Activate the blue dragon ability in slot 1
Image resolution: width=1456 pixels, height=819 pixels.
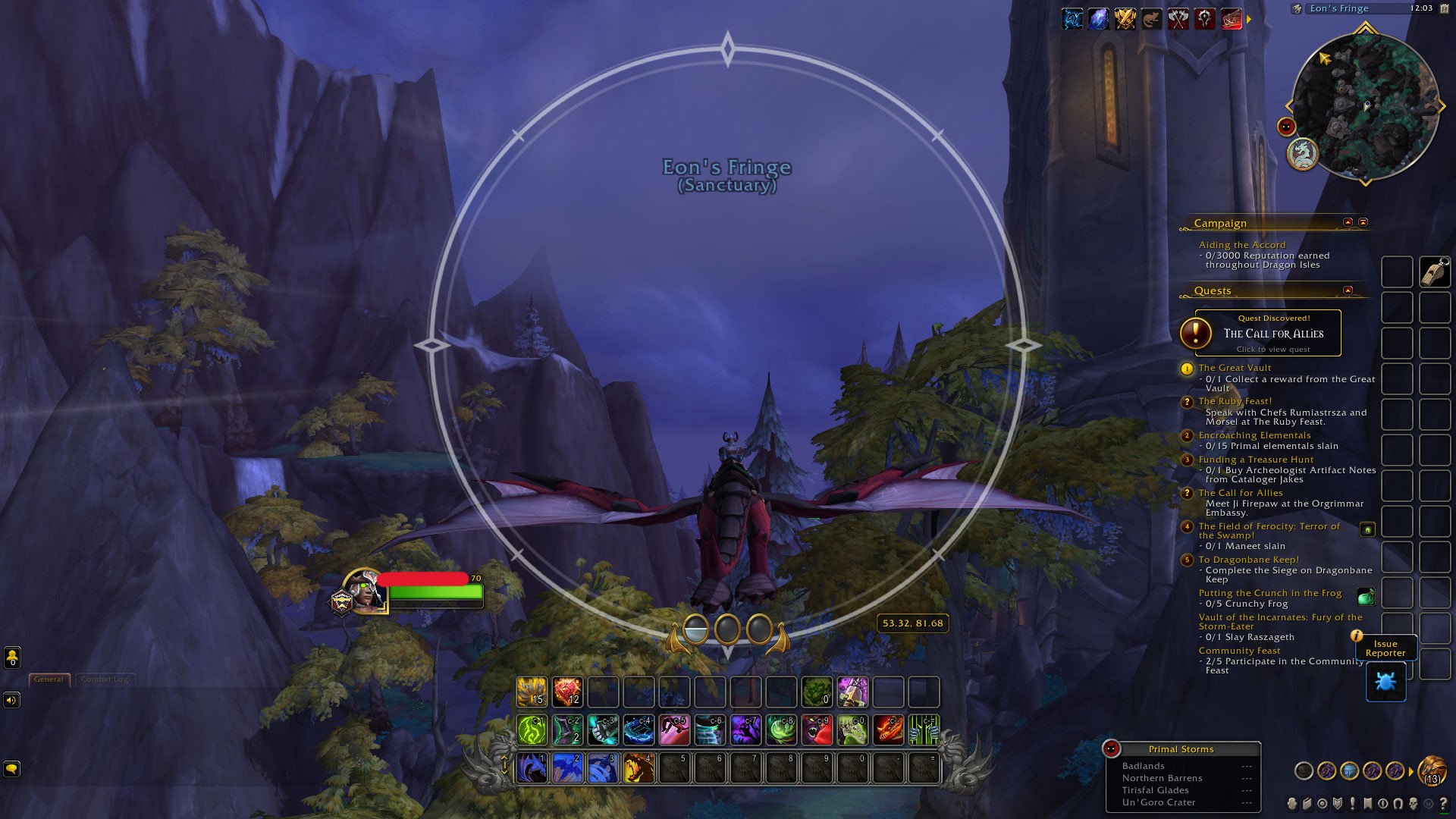coord(532,768)
